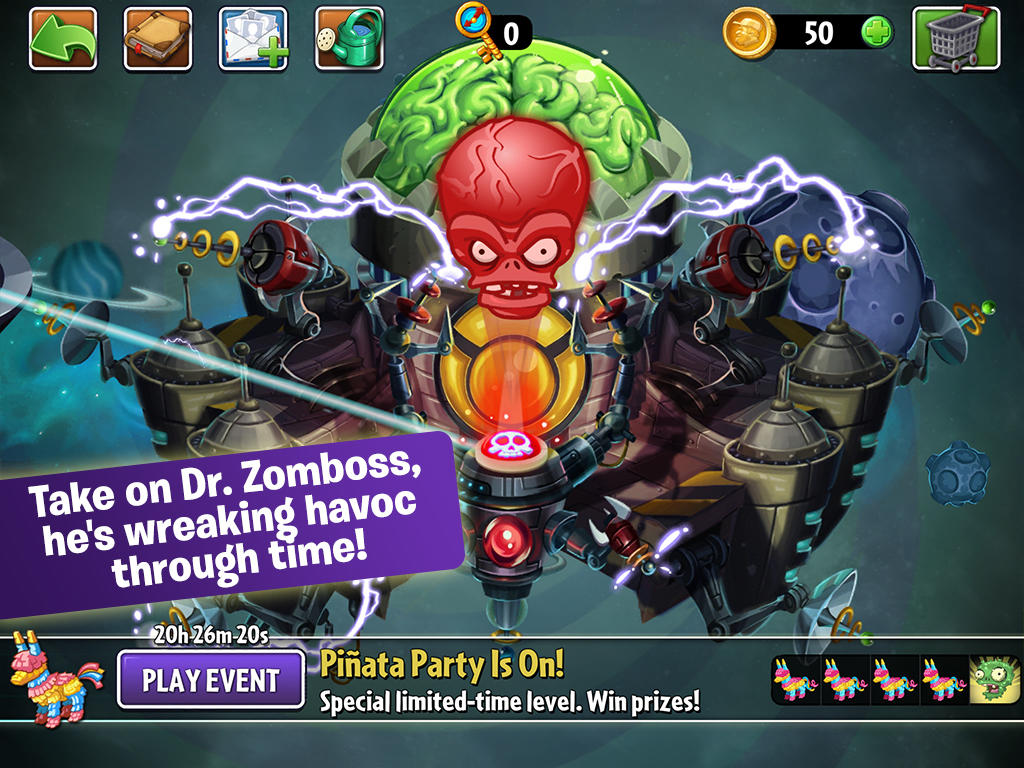The image size is (1024, 768).
Task: Open the Zen Garden watering can
Action: pos(349,39)
